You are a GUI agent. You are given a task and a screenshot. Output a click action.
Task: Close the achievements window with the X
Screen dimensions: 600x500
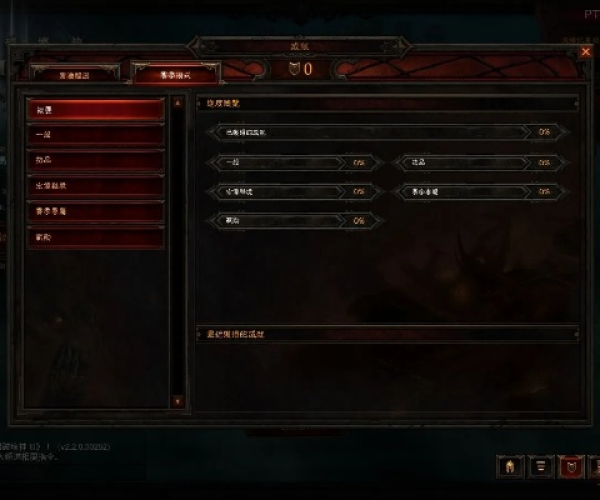pyautogui.click(x=586, y=51)
